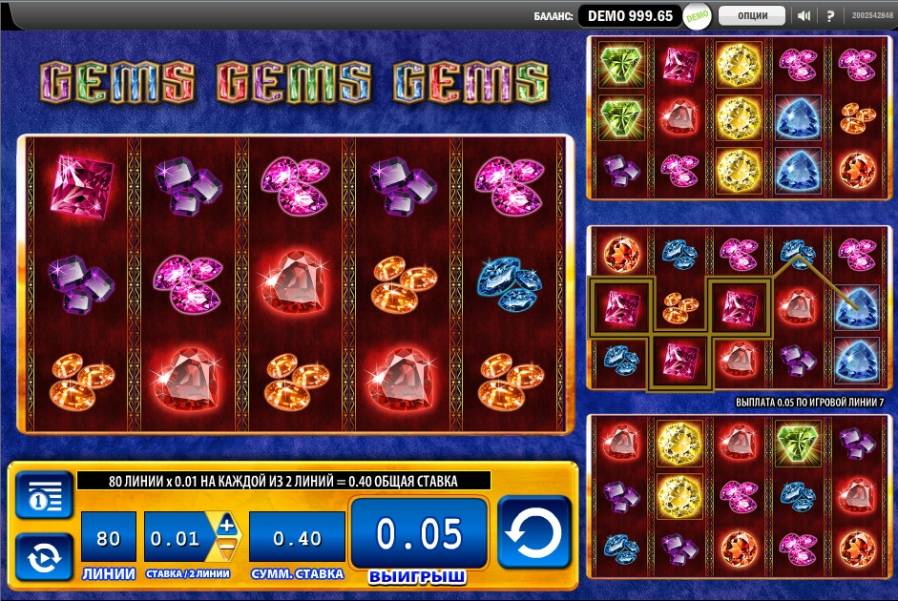Screen dimensions: 898x601
Task: Toggle the sound speaker icon
Action: 803,16
